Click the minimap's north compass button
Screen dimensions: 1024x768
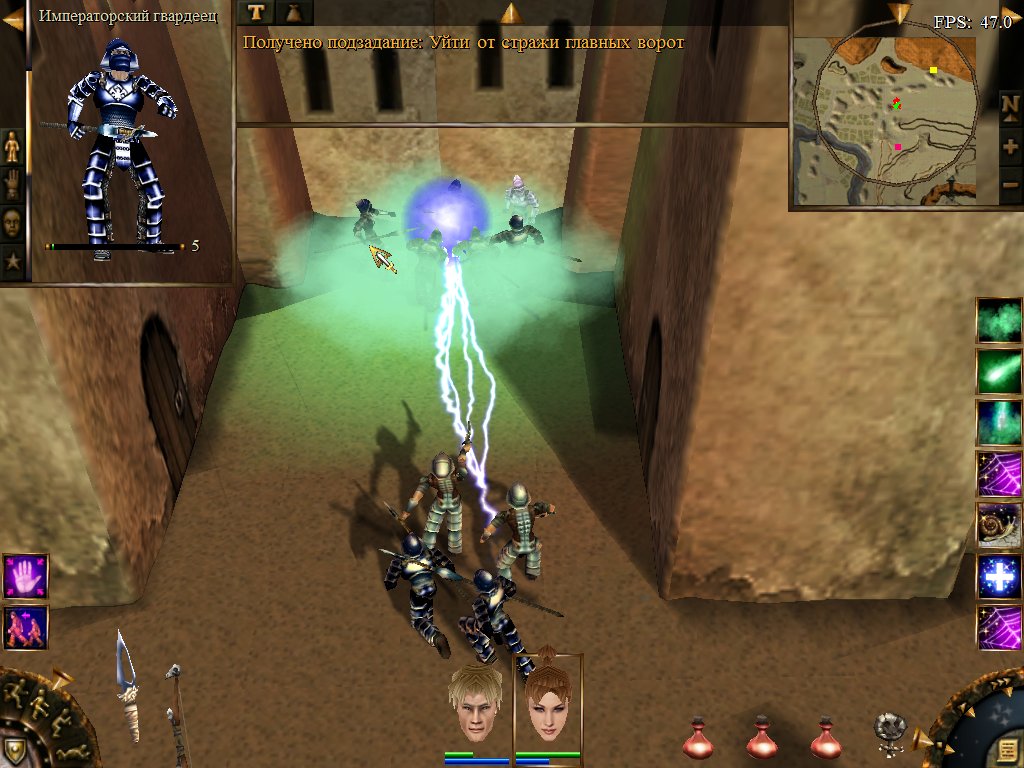pyautogui.click(x=1010, y=105)
